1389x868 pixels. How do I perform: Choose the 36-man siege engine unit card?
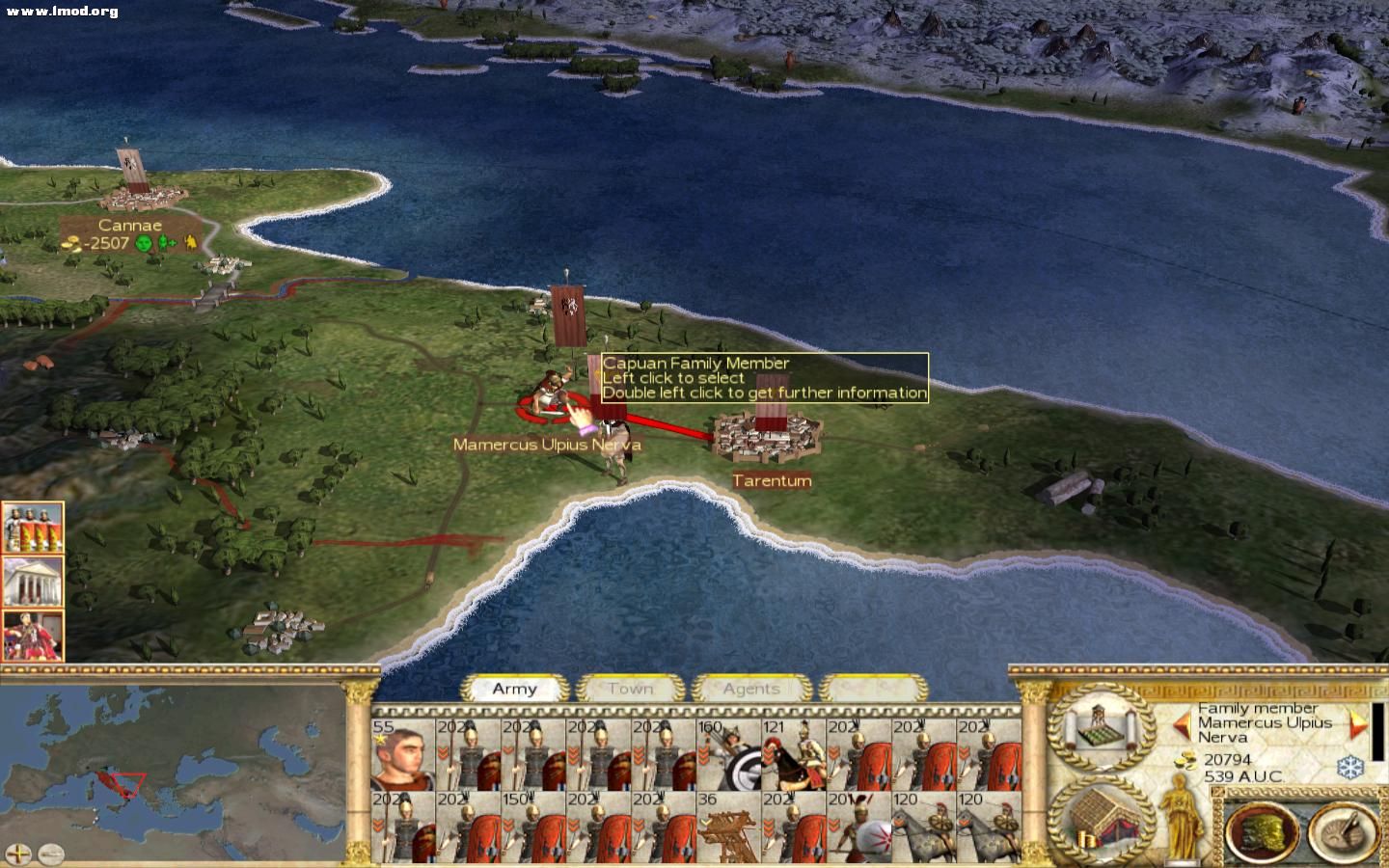(728, 827)
